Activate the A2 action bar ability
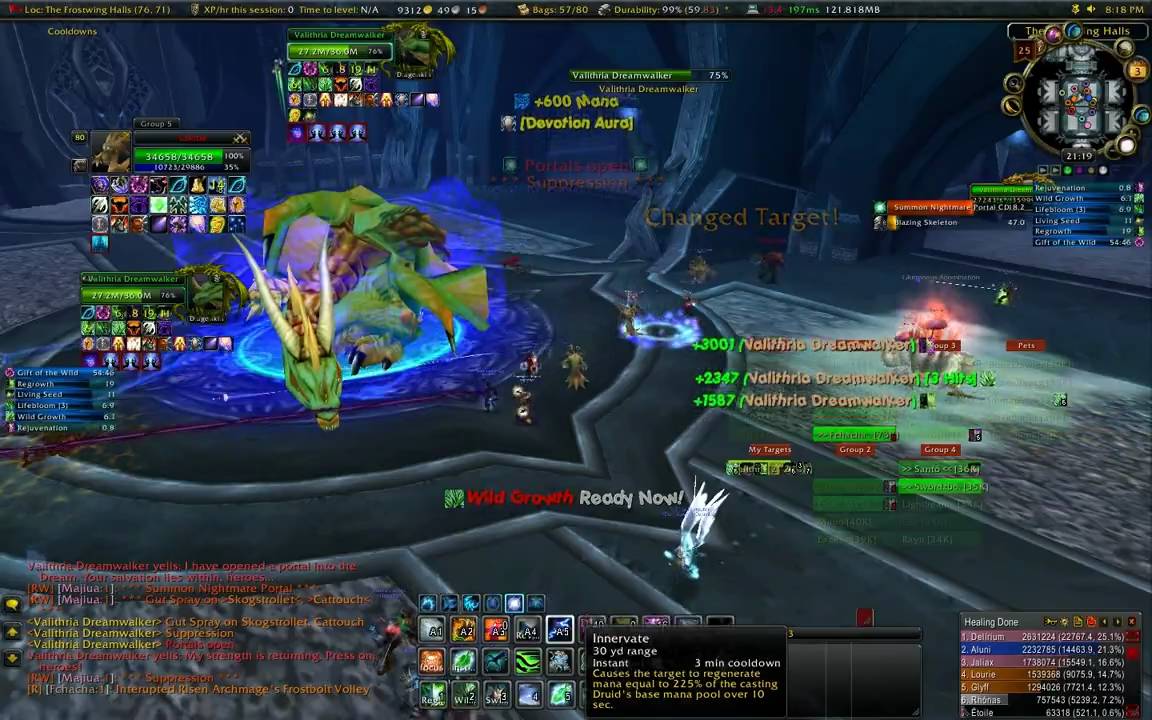The image size is (1152, 720). [x=464, y=630]
